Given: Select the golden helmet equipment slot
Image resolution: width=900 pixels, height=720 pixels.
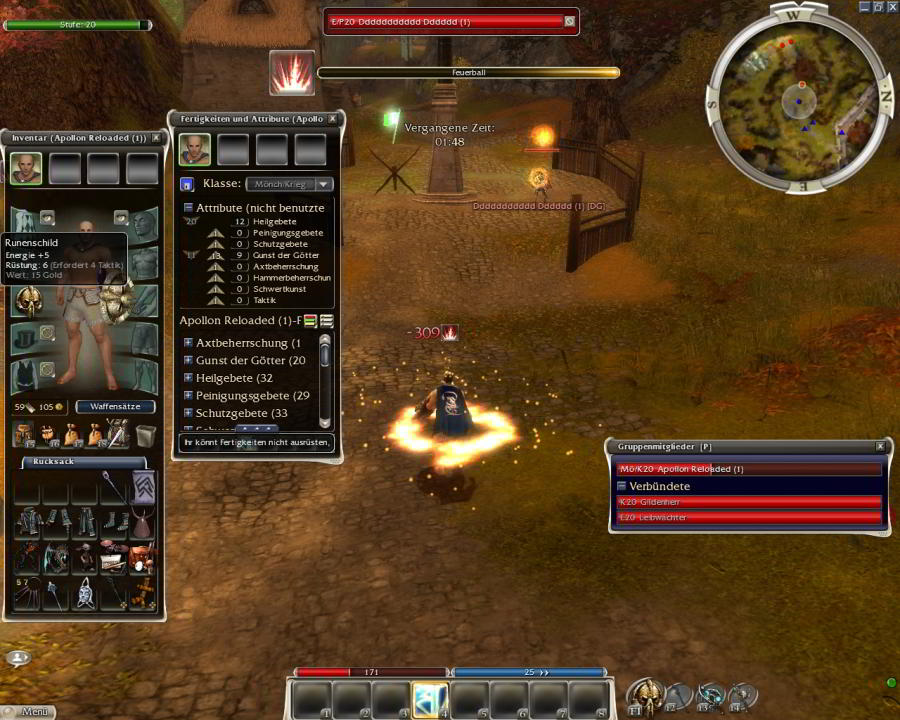Looking at the screenshot, I should [27, 301].
